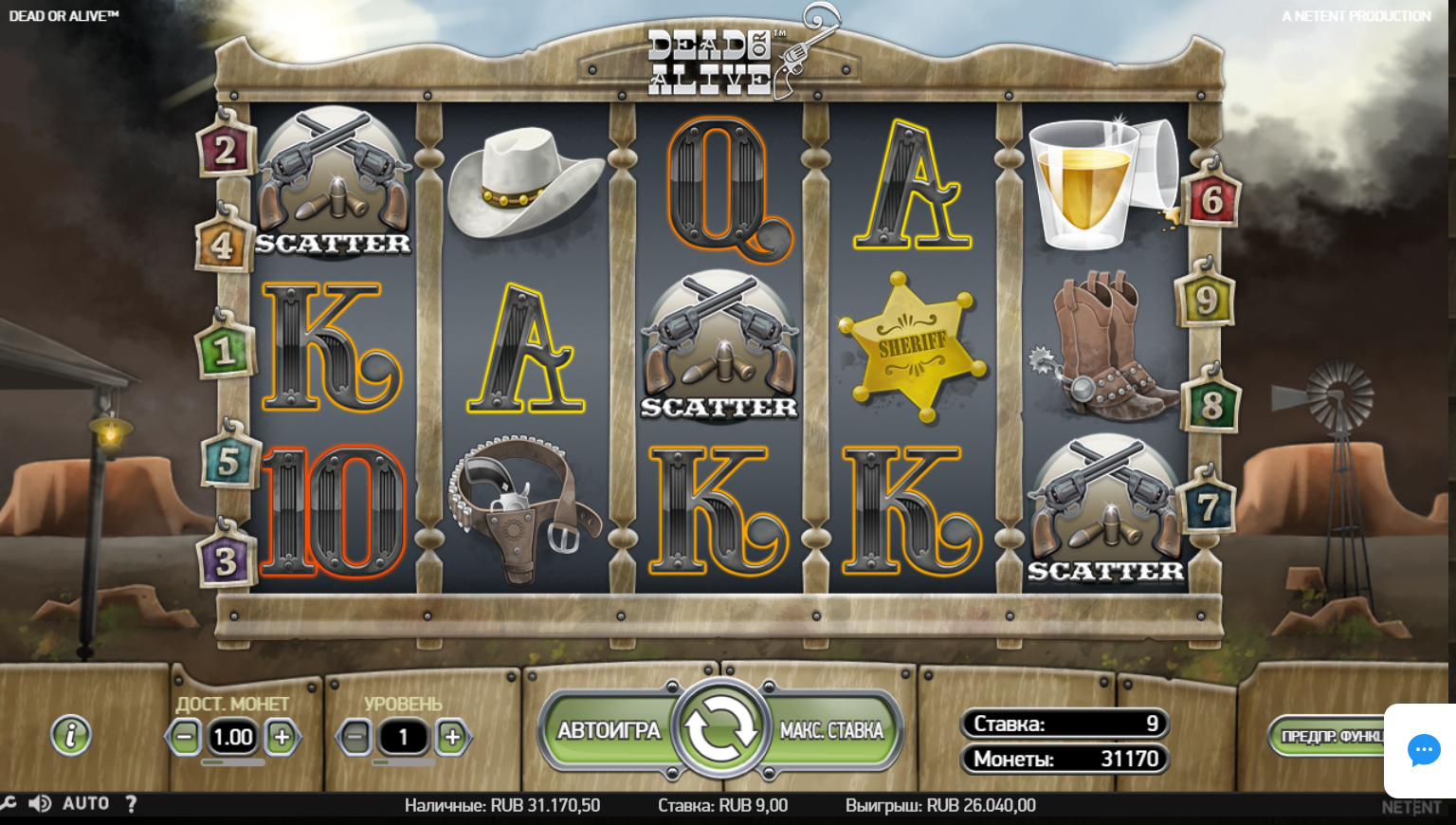Set the maximum bet with МАКС. СТАВКА
This screenshot has width=1456, height=825.
pos(831,730)
